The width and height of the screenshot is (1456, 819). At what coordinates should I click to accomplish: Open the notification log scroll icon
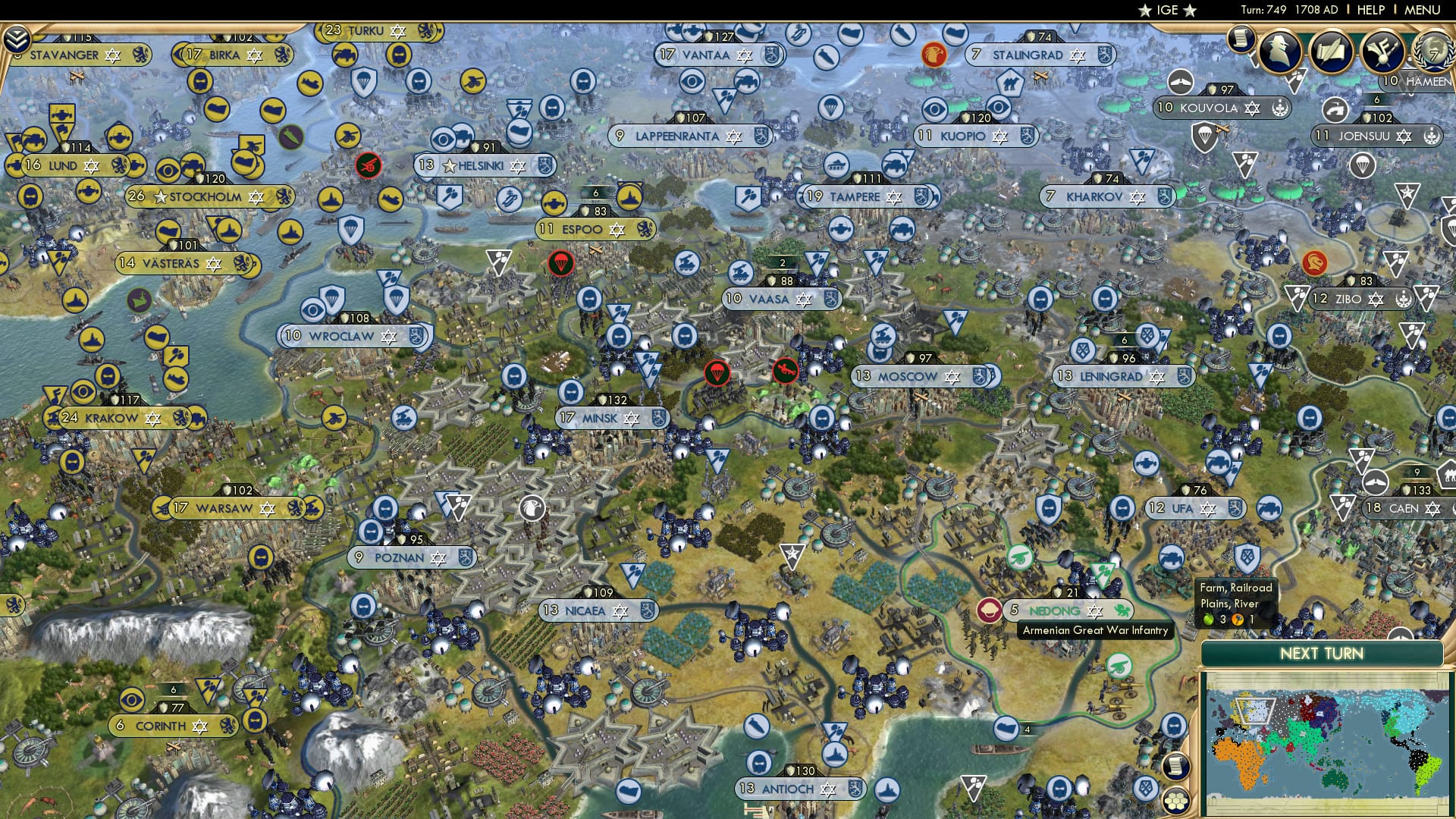point(1241,39)
